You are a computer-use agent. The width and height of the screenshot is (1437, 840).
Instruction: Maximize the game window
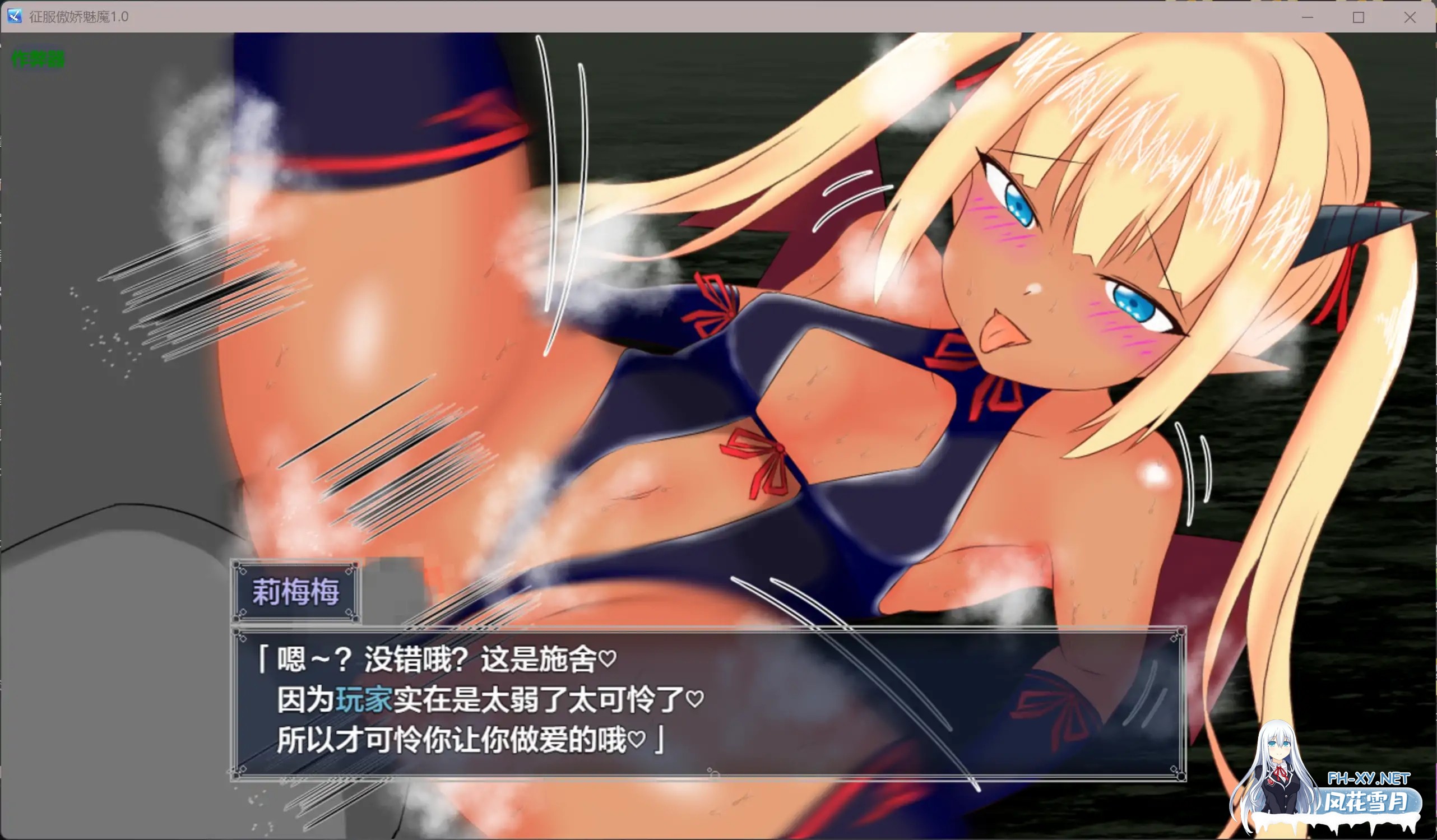tap(1358, 17)
